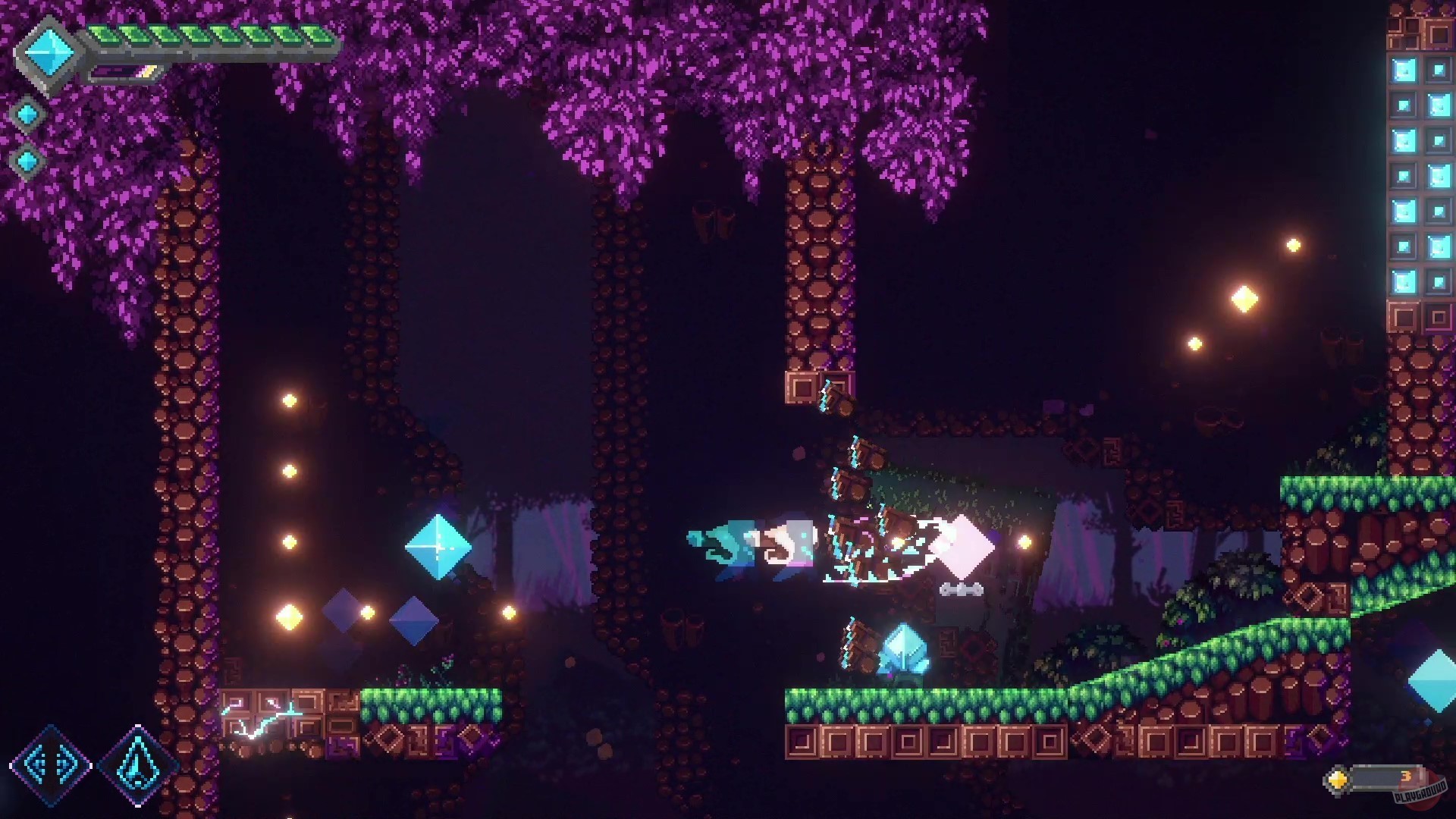Click the topmost small diamond icon below the health bar
Image resolution: width=1456 pixels, height=819 pixels.
[x=27, y=115]
